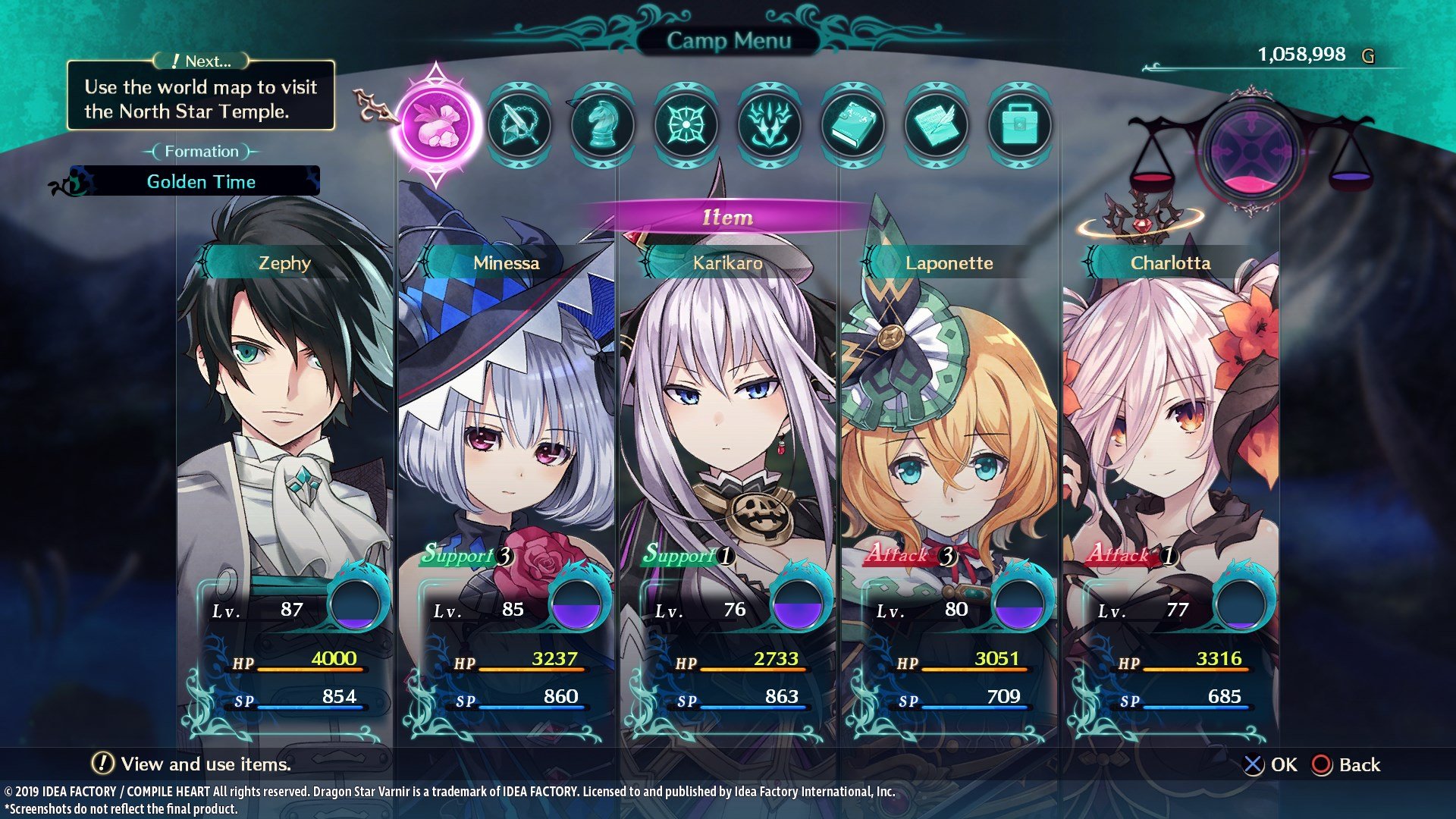Screen dimensions: 1456x819
Task: Open the Golden Time formation selector
Action: [201, 181]
